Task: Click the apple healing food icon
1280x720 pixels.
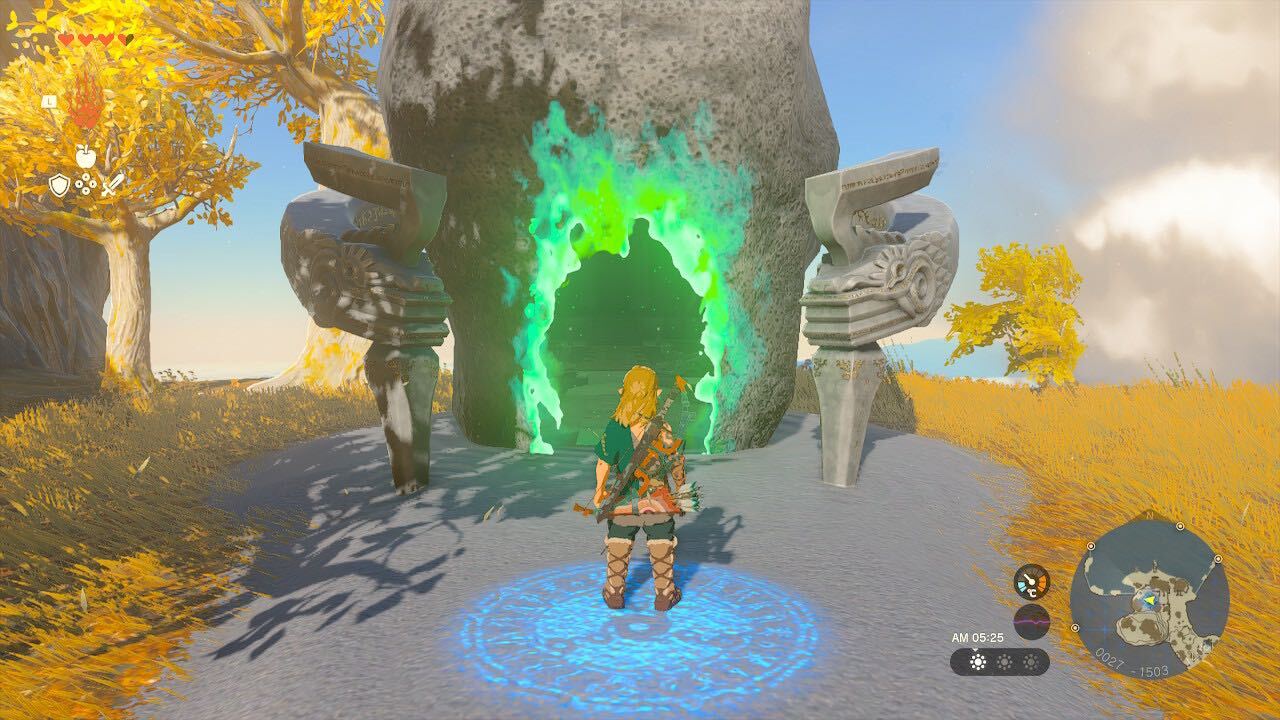Action: point(86,156)
